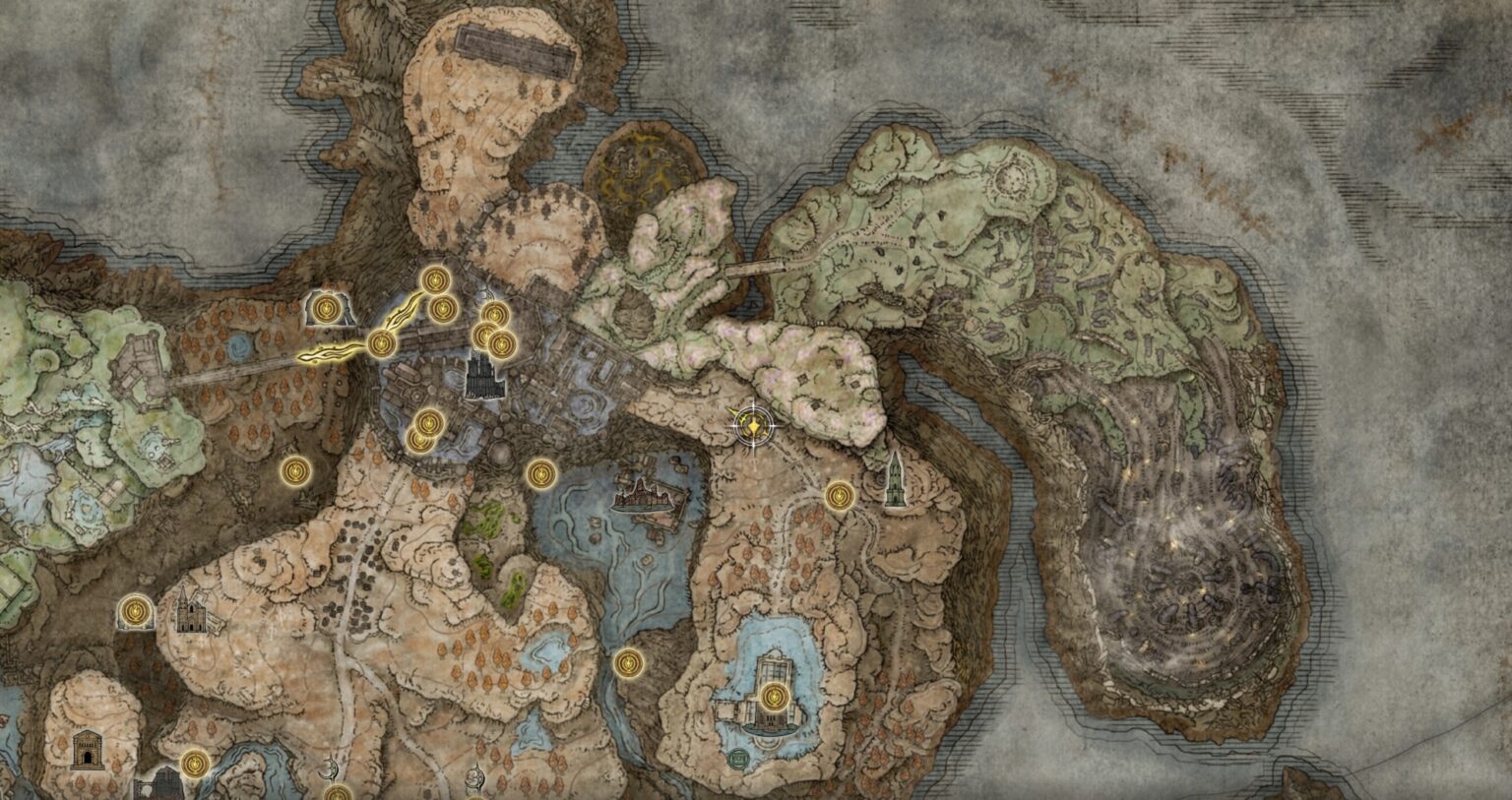Select the leftmost Site of Grace near the churches
Image resolution: width=1512 pixels, height=800 pixels.
point(134,614)
